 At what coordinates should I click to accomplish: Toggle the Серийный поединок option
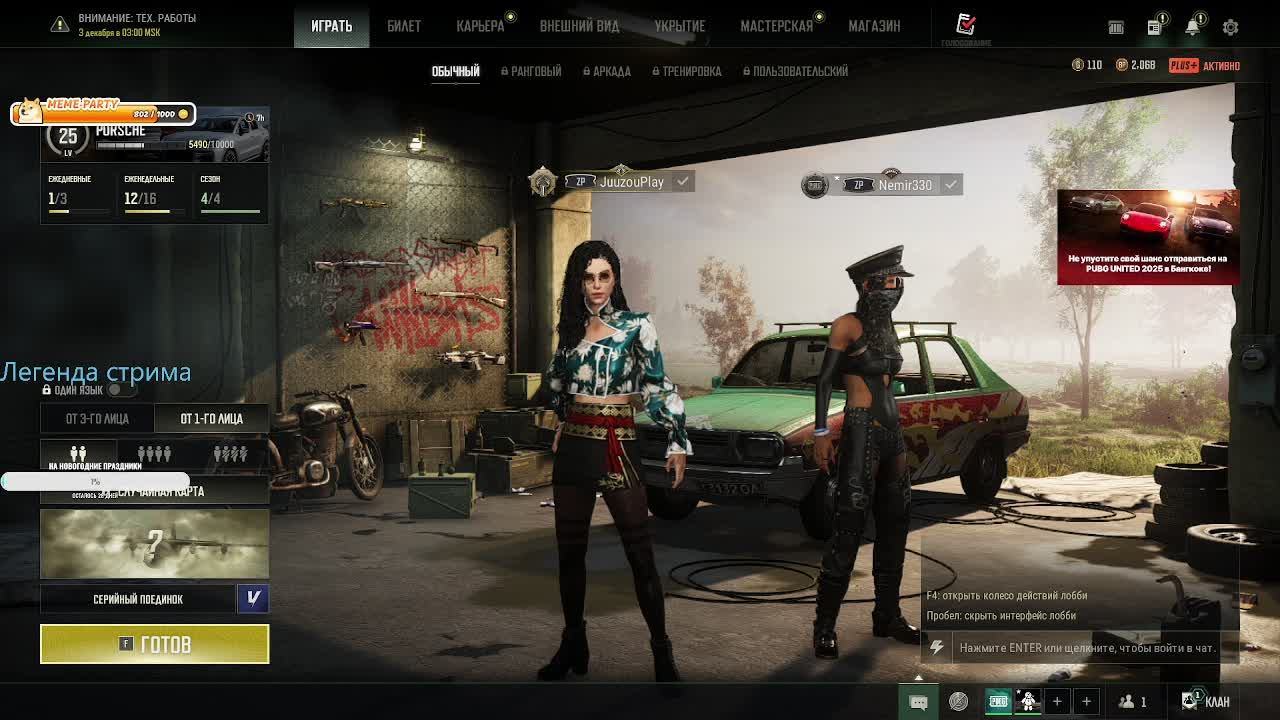(x=253, y=598)
